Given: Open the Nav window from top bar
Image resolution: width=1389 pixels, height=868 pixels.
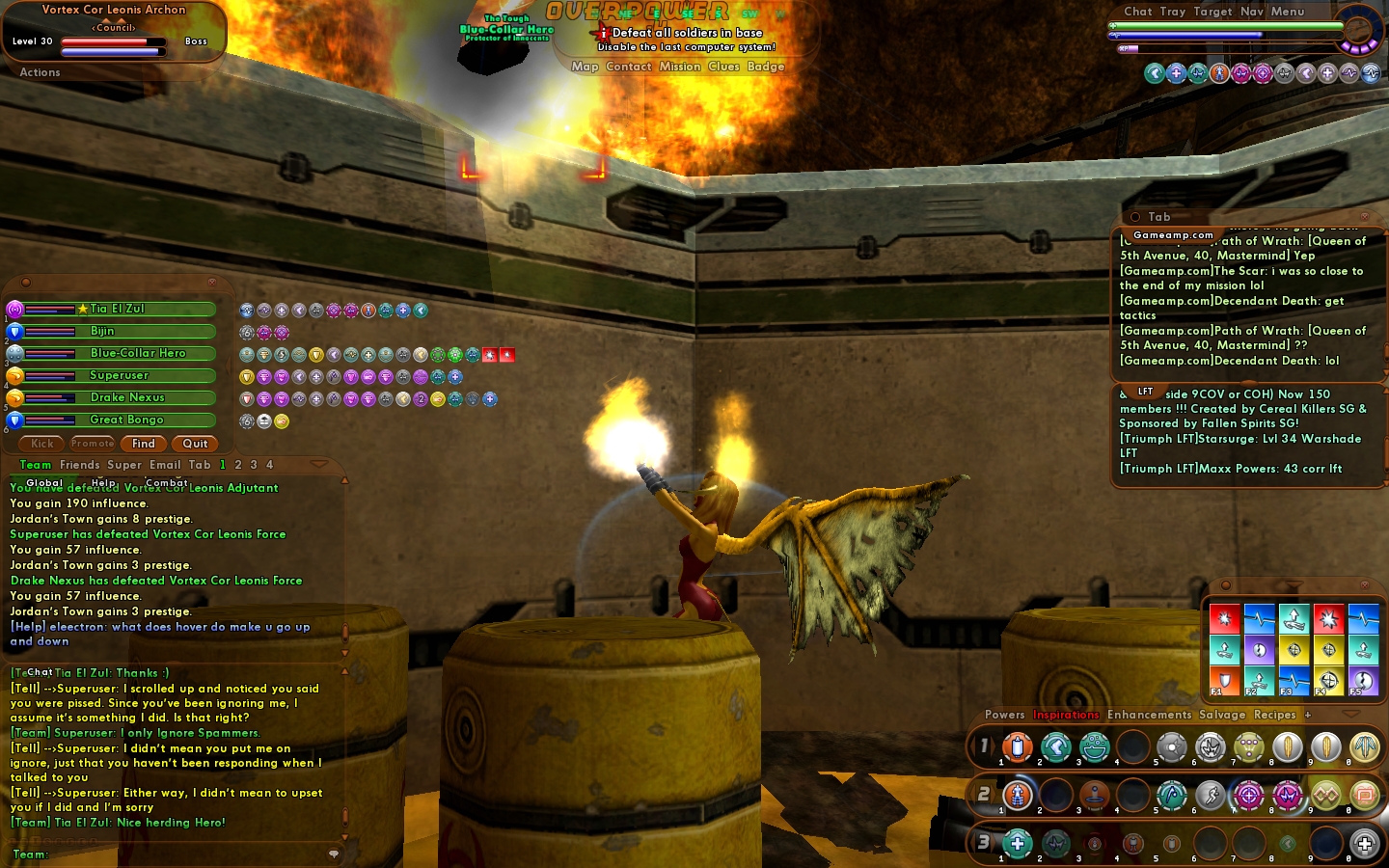Looking at the screenshot, I should point(1251,12).
